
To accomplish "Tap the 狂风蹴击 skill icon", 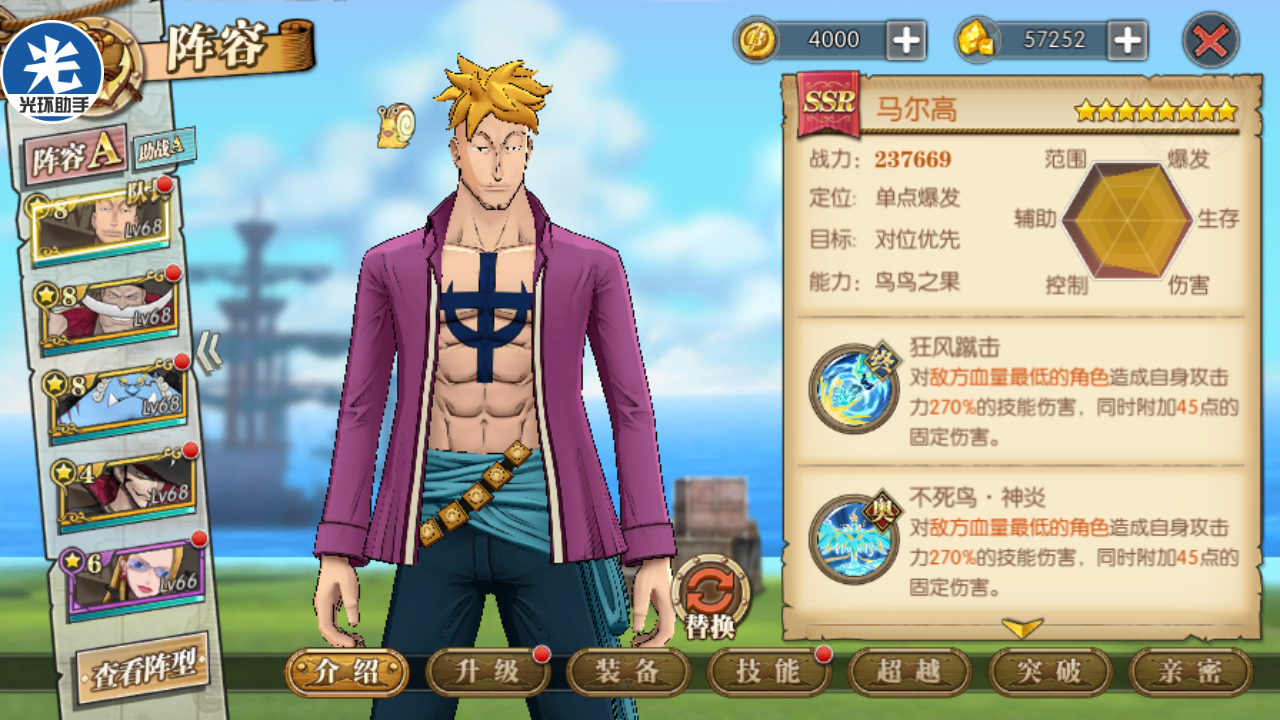I will coord(852,388).
